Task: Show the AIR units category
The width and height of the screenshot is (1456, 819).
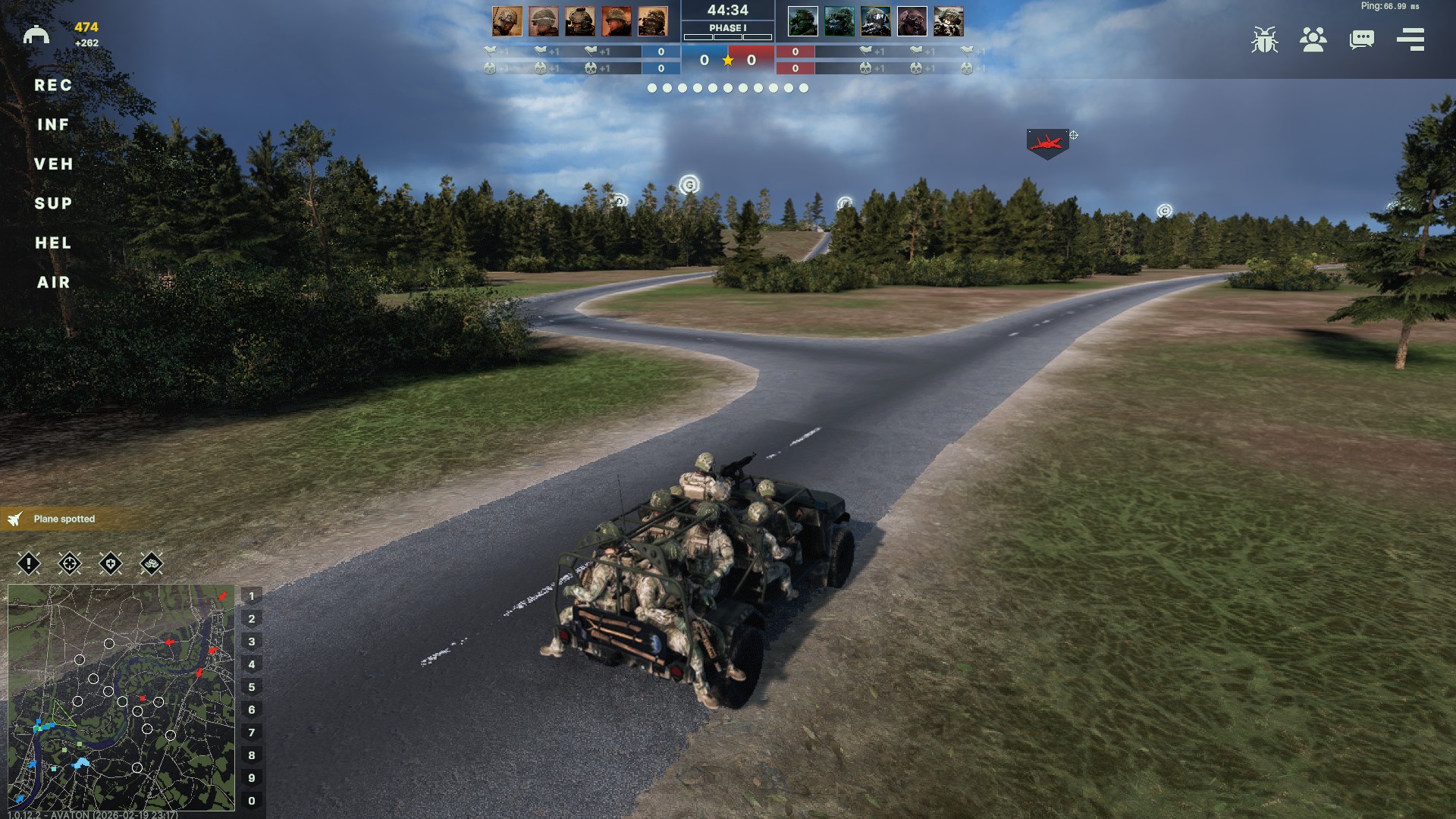Action: [53, 283]
